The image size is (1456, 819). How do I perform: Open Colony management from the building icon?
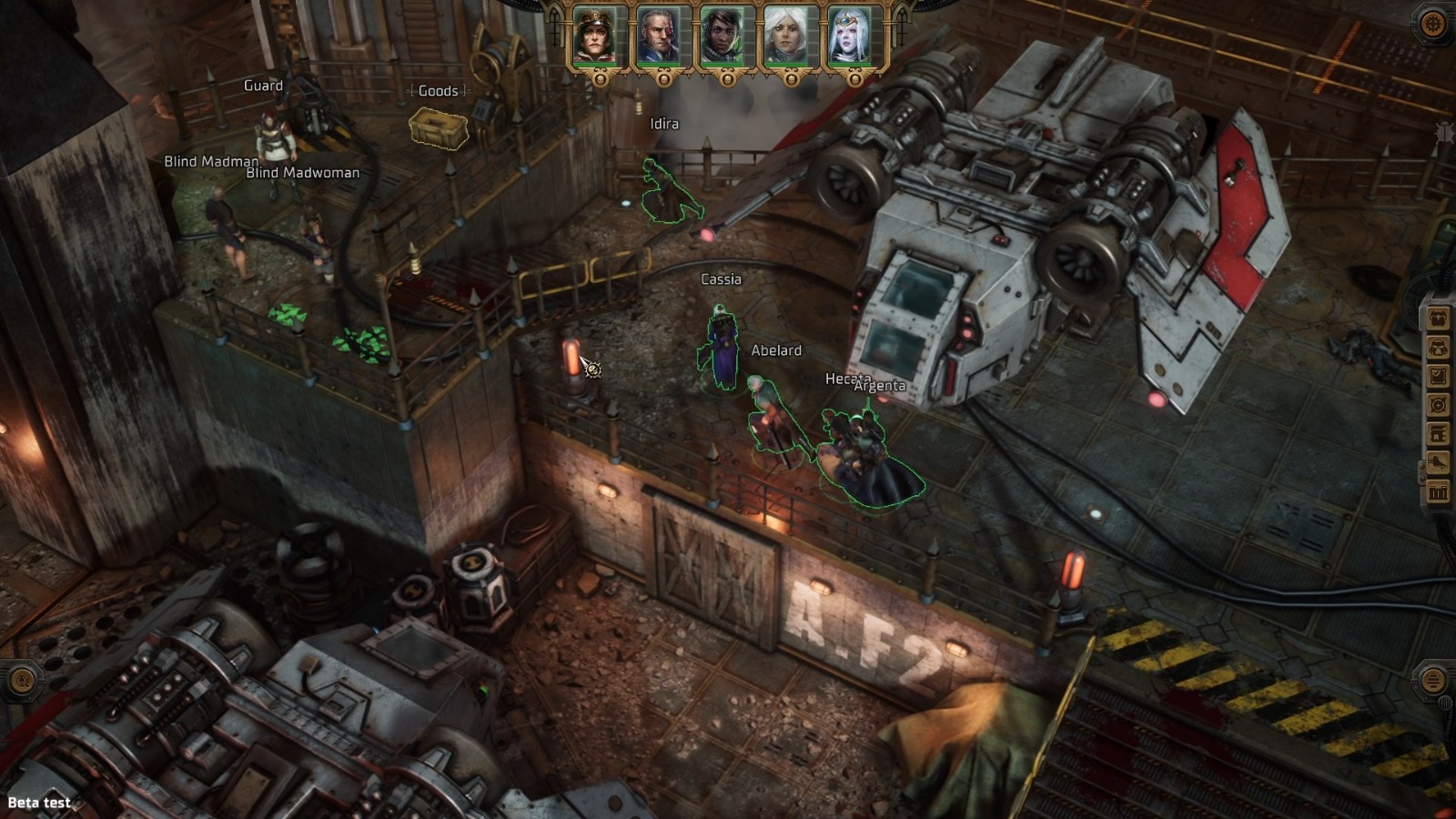1439,434
